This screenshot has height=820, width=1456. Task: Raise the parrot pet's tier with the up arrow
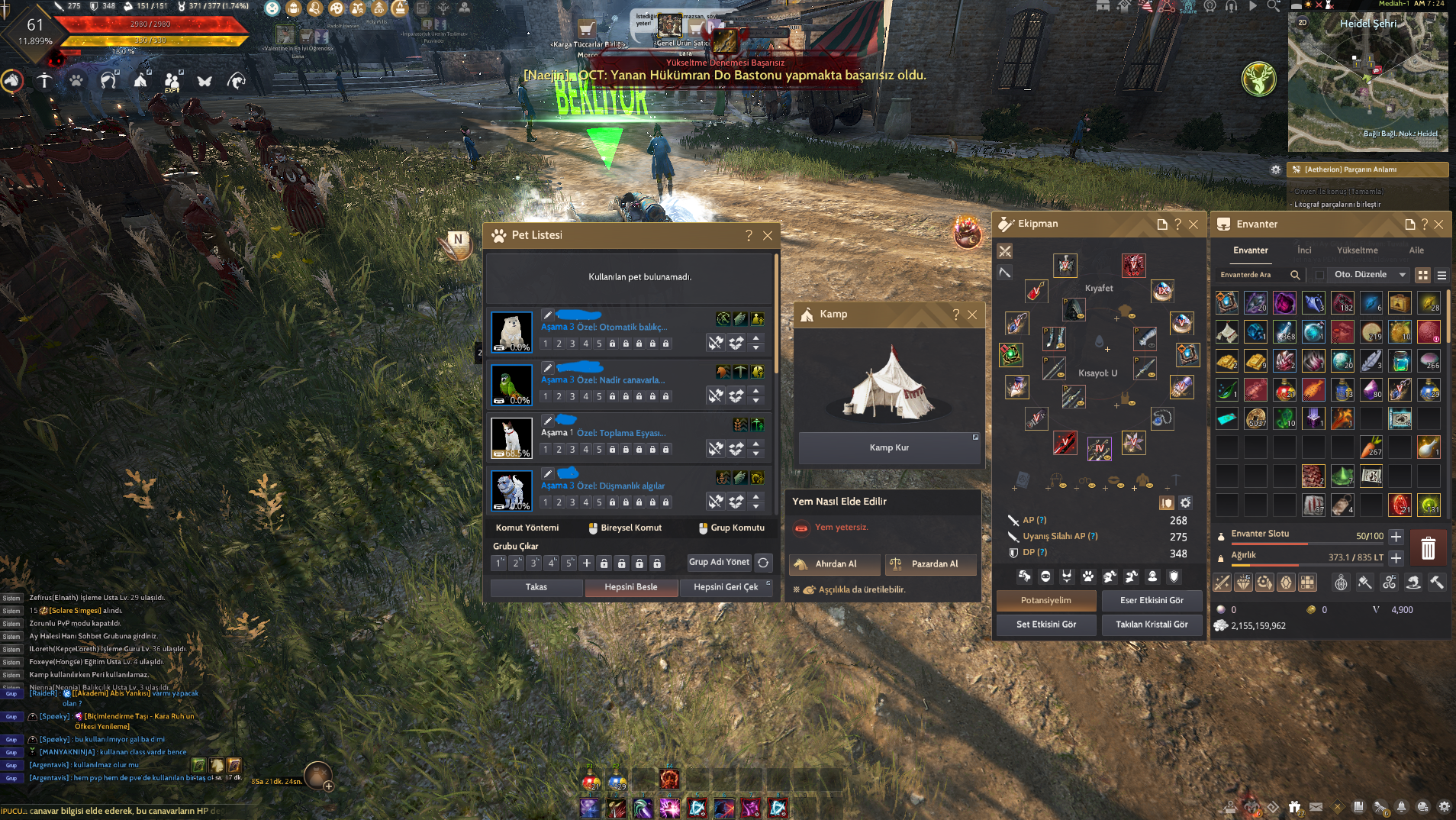[755, 391]
